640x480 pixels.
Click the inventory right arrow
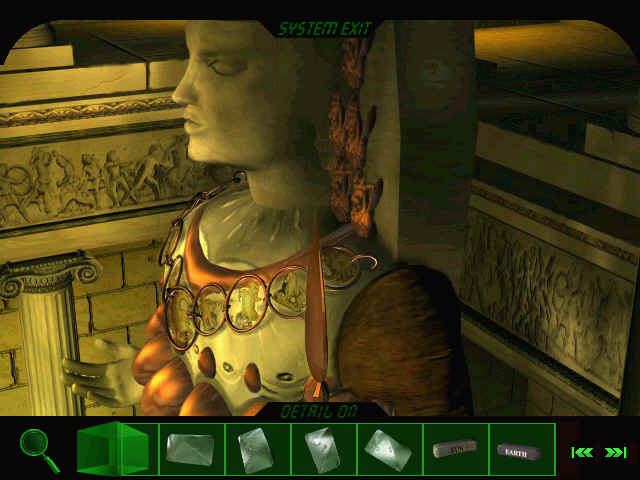615,452
